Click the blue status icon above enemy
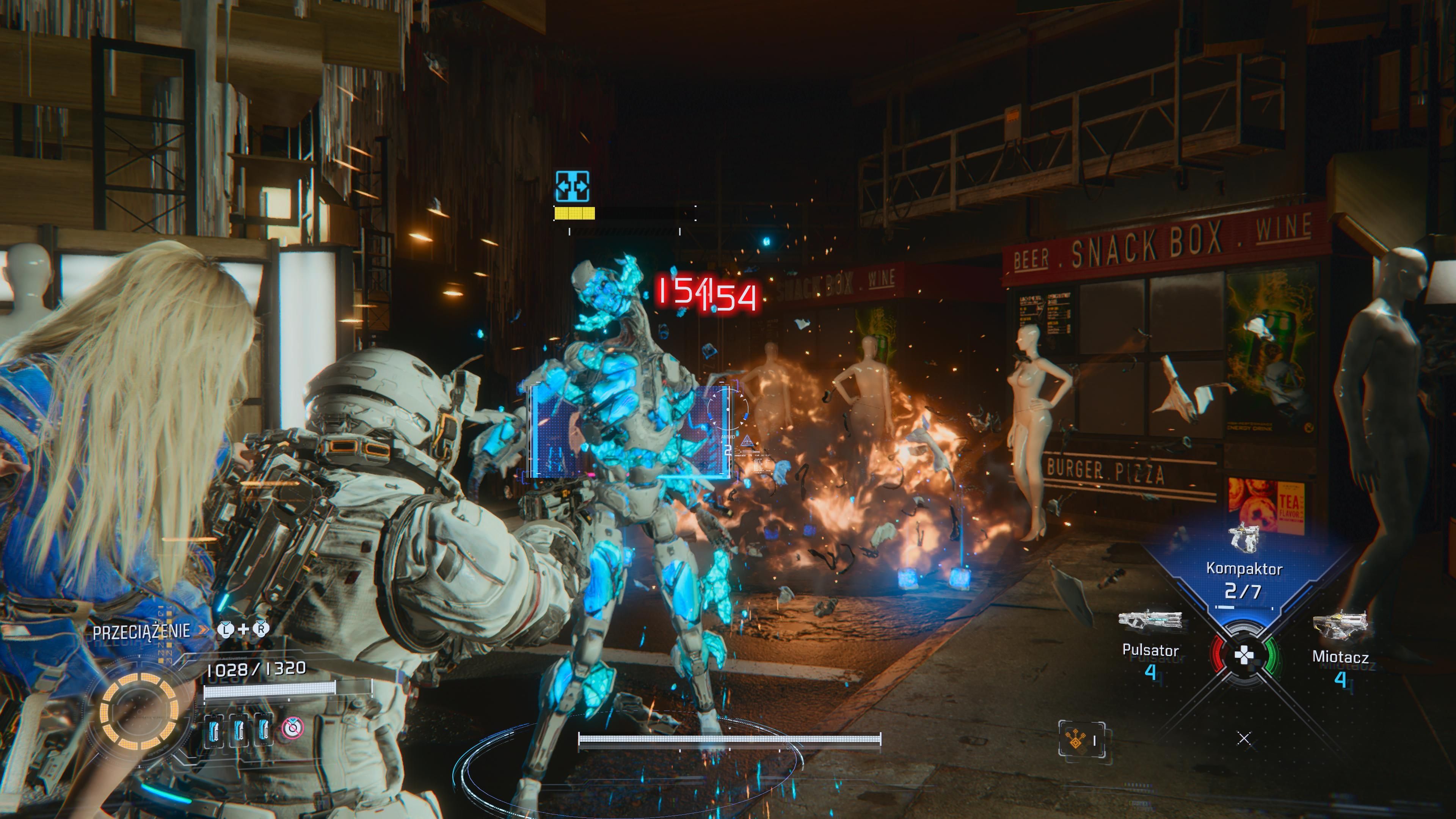 572,187
